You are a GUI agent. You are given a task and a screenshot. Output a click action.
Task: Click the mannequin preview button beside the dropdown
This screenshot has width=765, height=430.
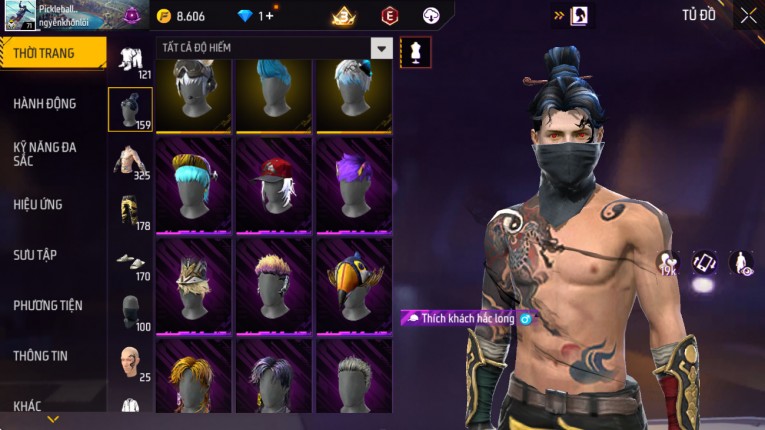(416, 51)
